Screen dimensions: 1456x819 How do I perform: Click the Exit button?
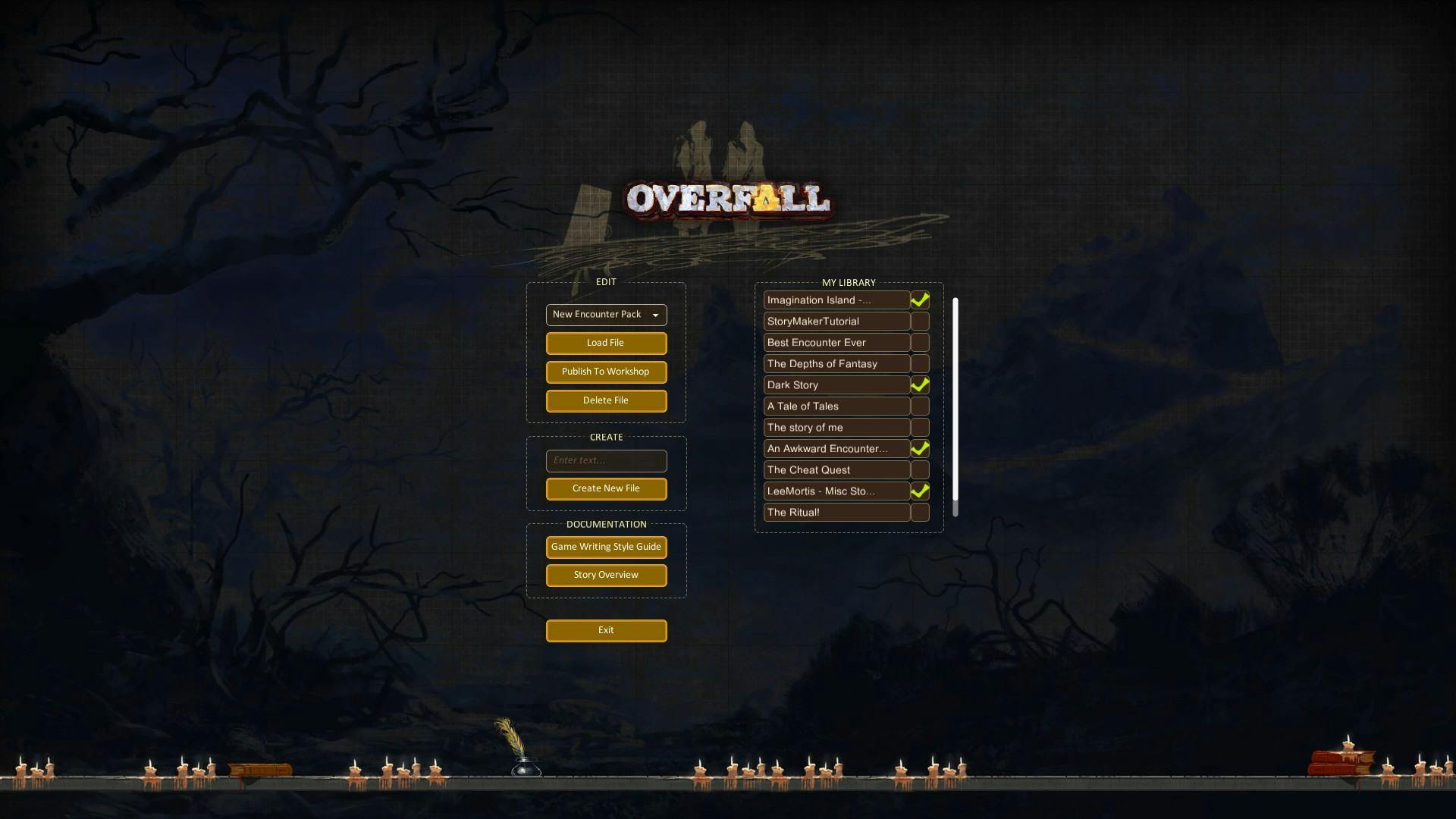click(605, 630)
